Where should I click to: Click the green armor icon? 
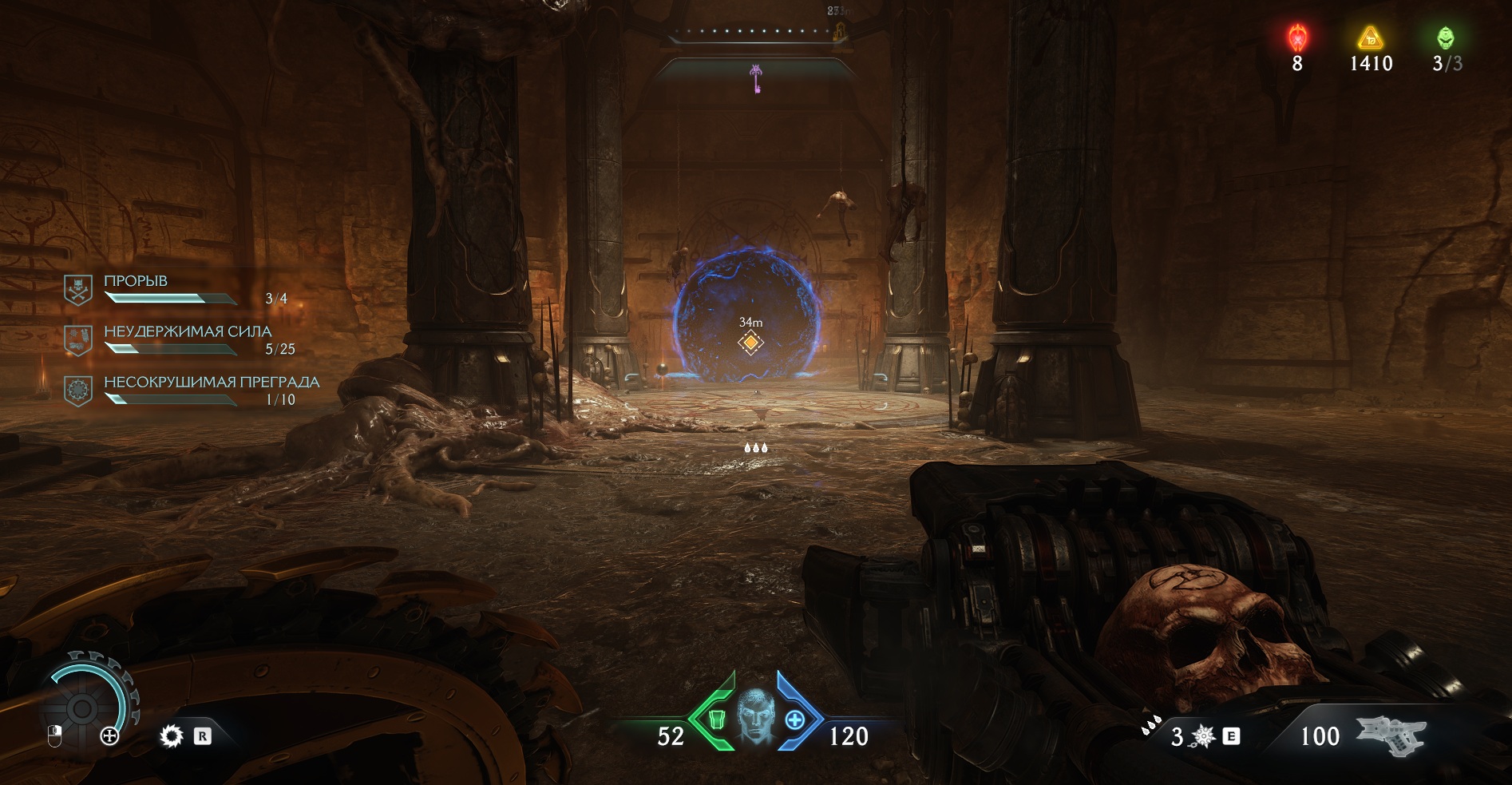[716, 719]
